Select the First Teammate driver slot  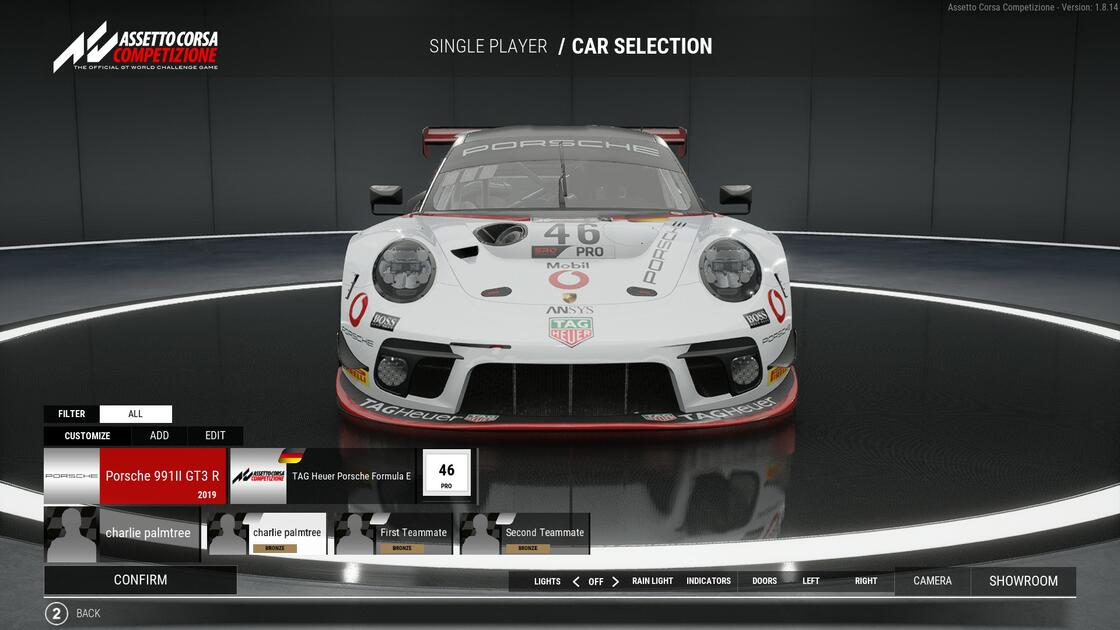pos(393,534)
